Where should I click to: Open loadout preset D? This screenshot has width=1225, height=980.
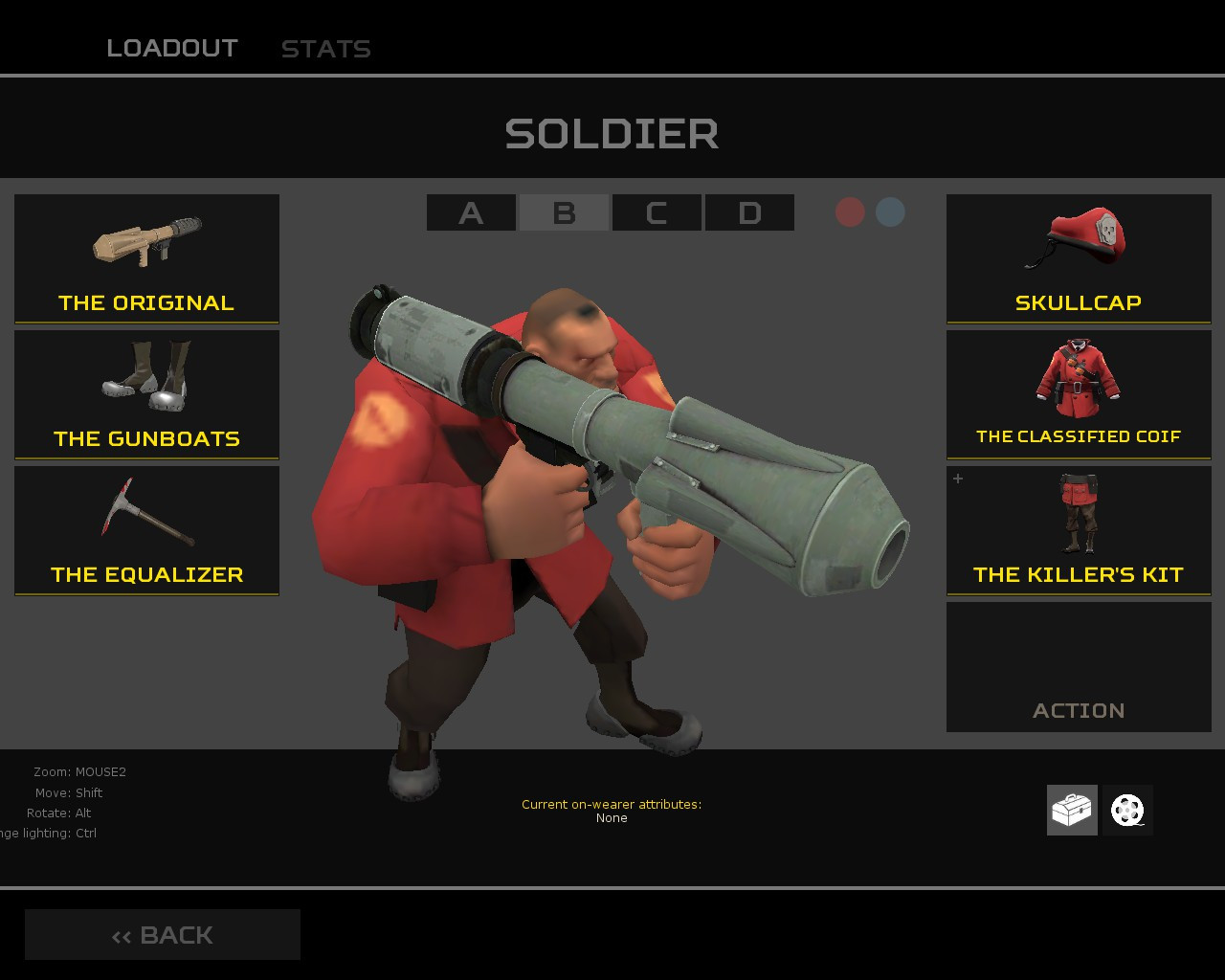(748, 212)
